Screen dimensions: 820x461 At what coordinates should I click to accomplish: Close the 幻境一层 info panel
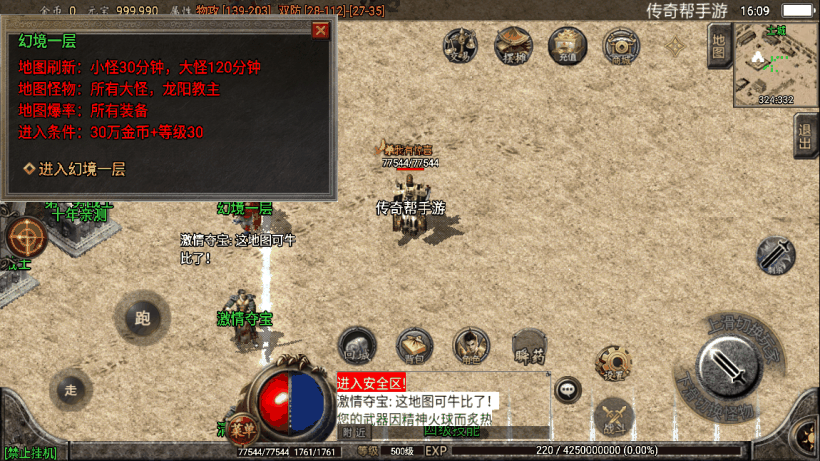[320, 30]
